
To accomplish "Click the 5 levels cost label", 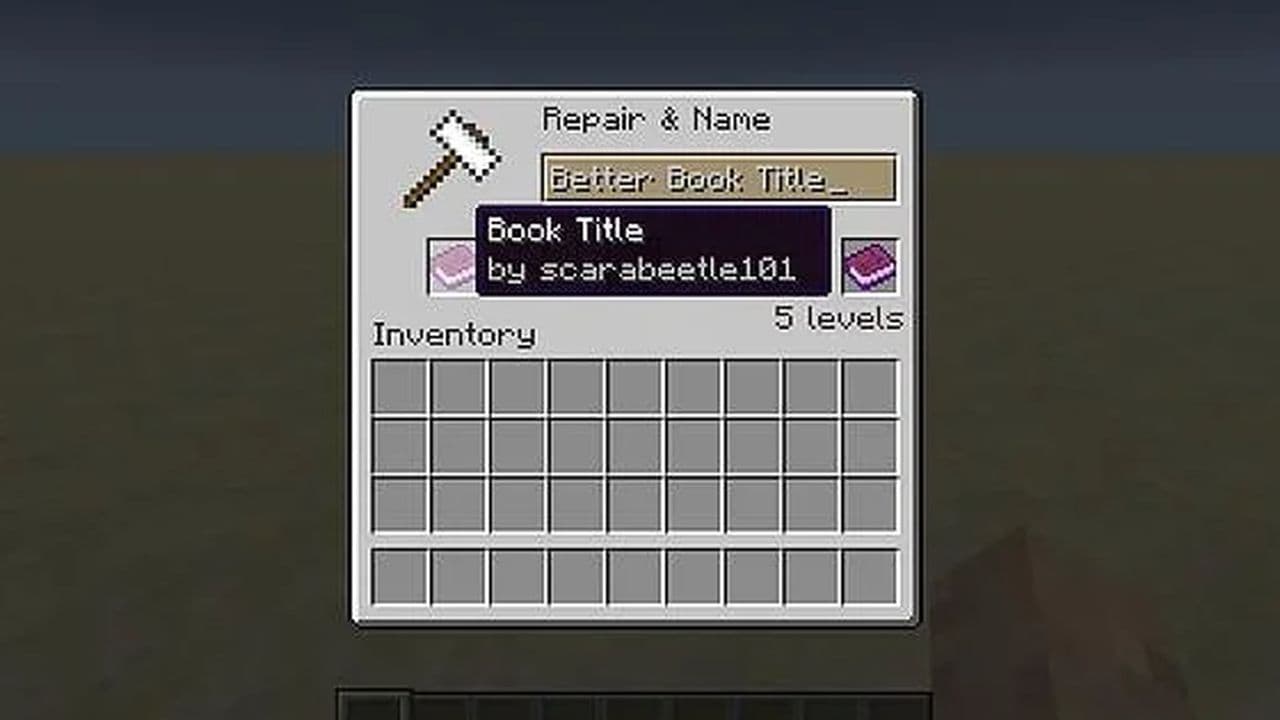I will pyautogui.click(x=840, y=318).
